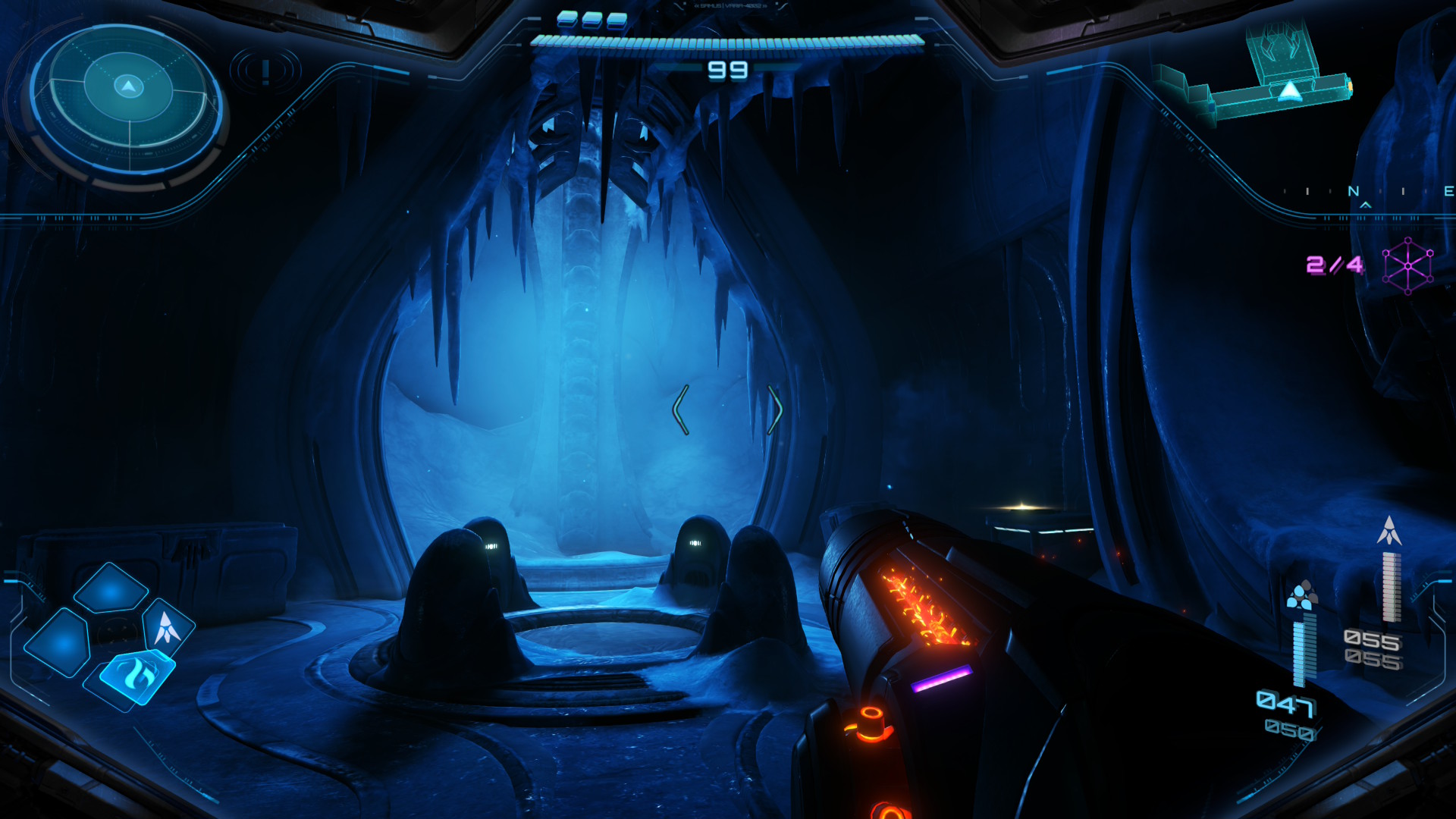Activate the highlighted flame shot weapon slot
This screenshot has width=1456, height=819.
(136, 673)
